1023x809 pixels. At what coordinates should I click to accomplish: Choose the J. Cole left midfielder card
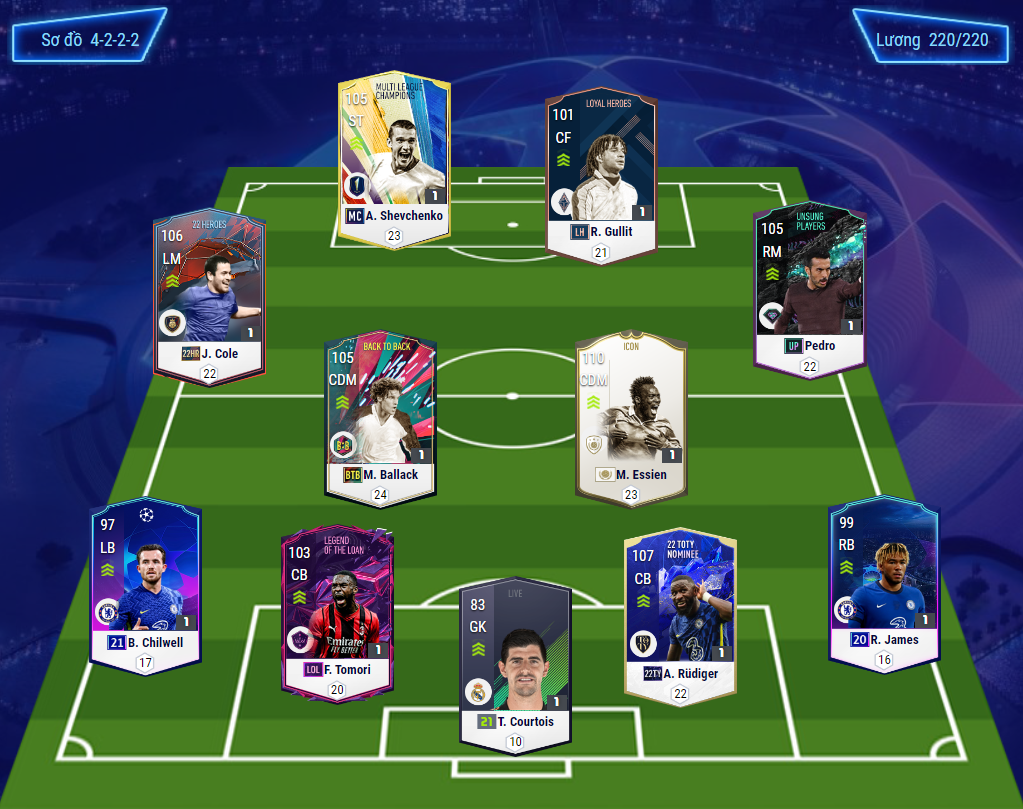pyautogui.click(x=209, y=290)
